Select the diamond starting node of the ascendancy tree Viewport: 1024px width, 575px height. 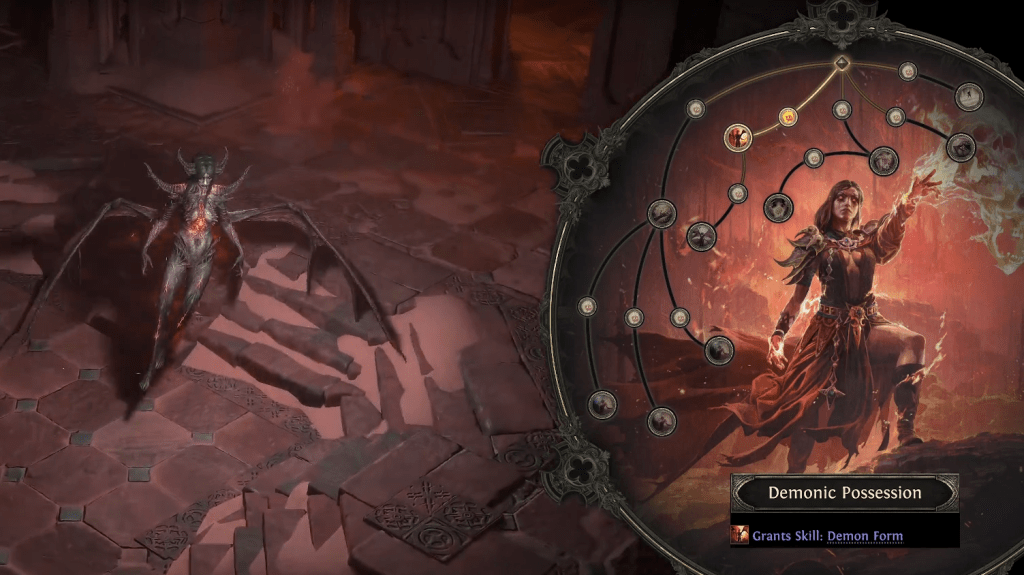[842, 63]
